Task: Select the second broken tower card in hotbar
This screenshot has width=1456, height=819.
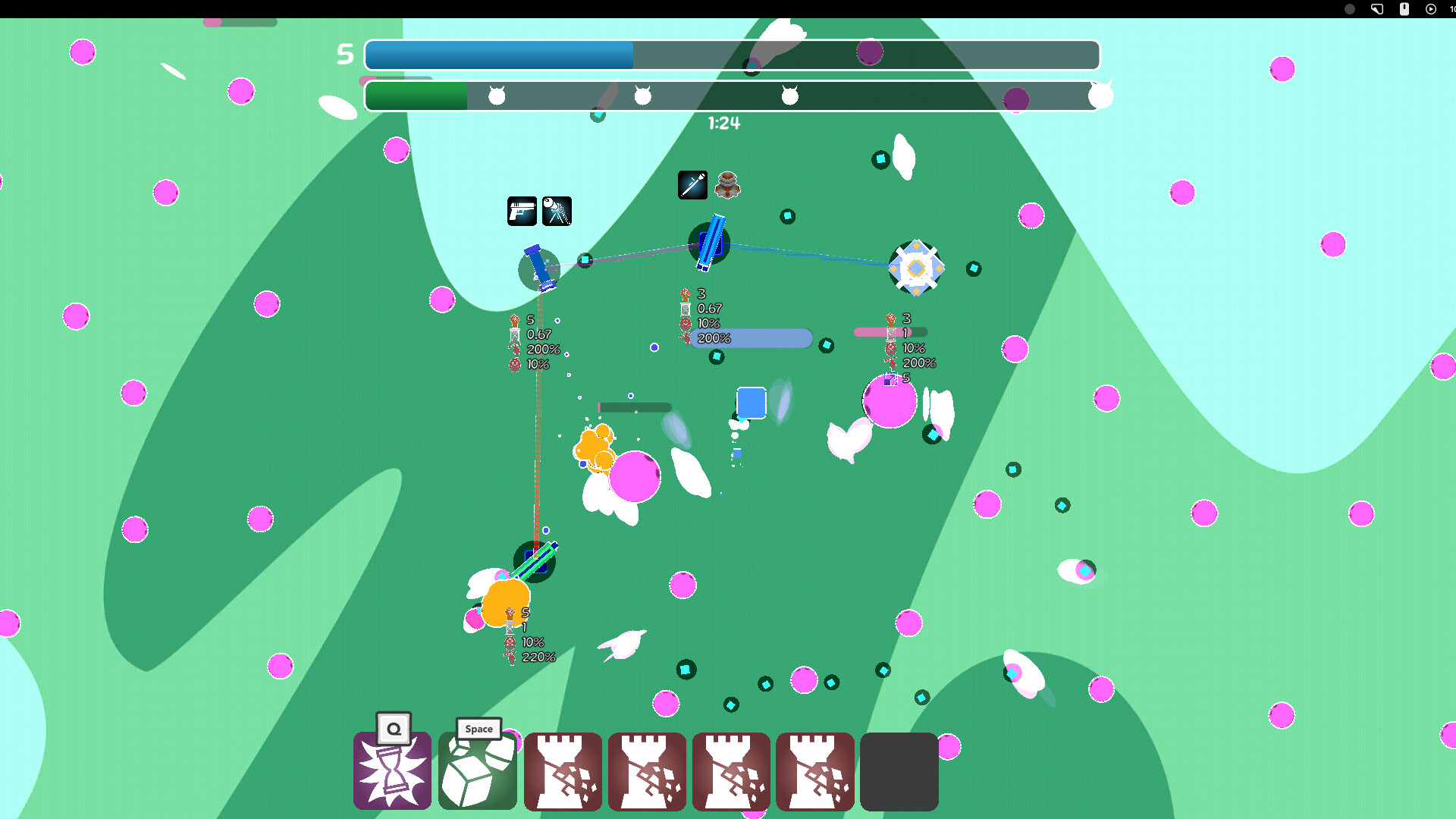Action: click(x=647, y=772)
